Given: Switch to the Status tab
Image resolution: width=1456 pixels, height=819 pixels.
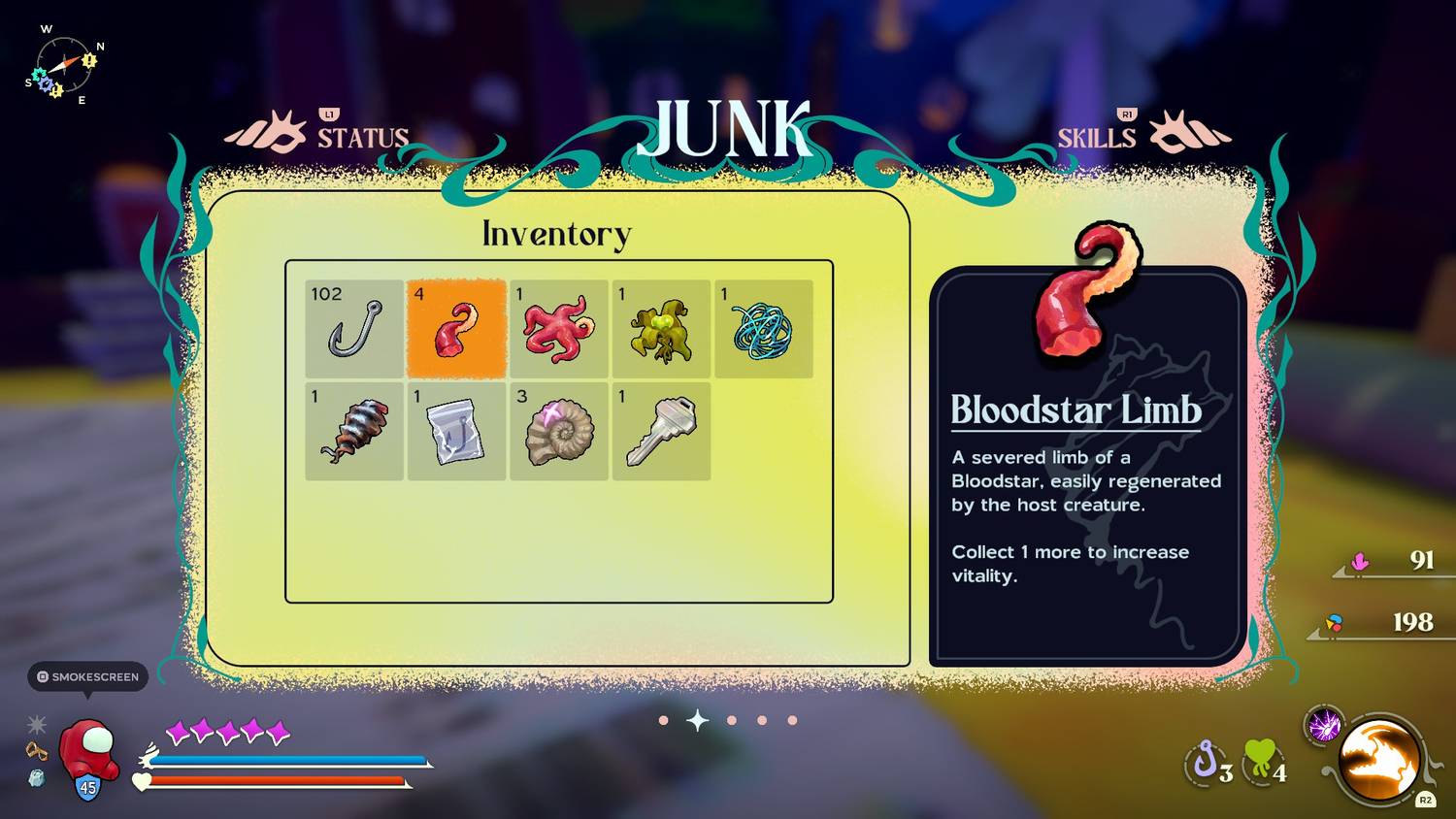Looking at the screenshot, I should coord(361,138).
